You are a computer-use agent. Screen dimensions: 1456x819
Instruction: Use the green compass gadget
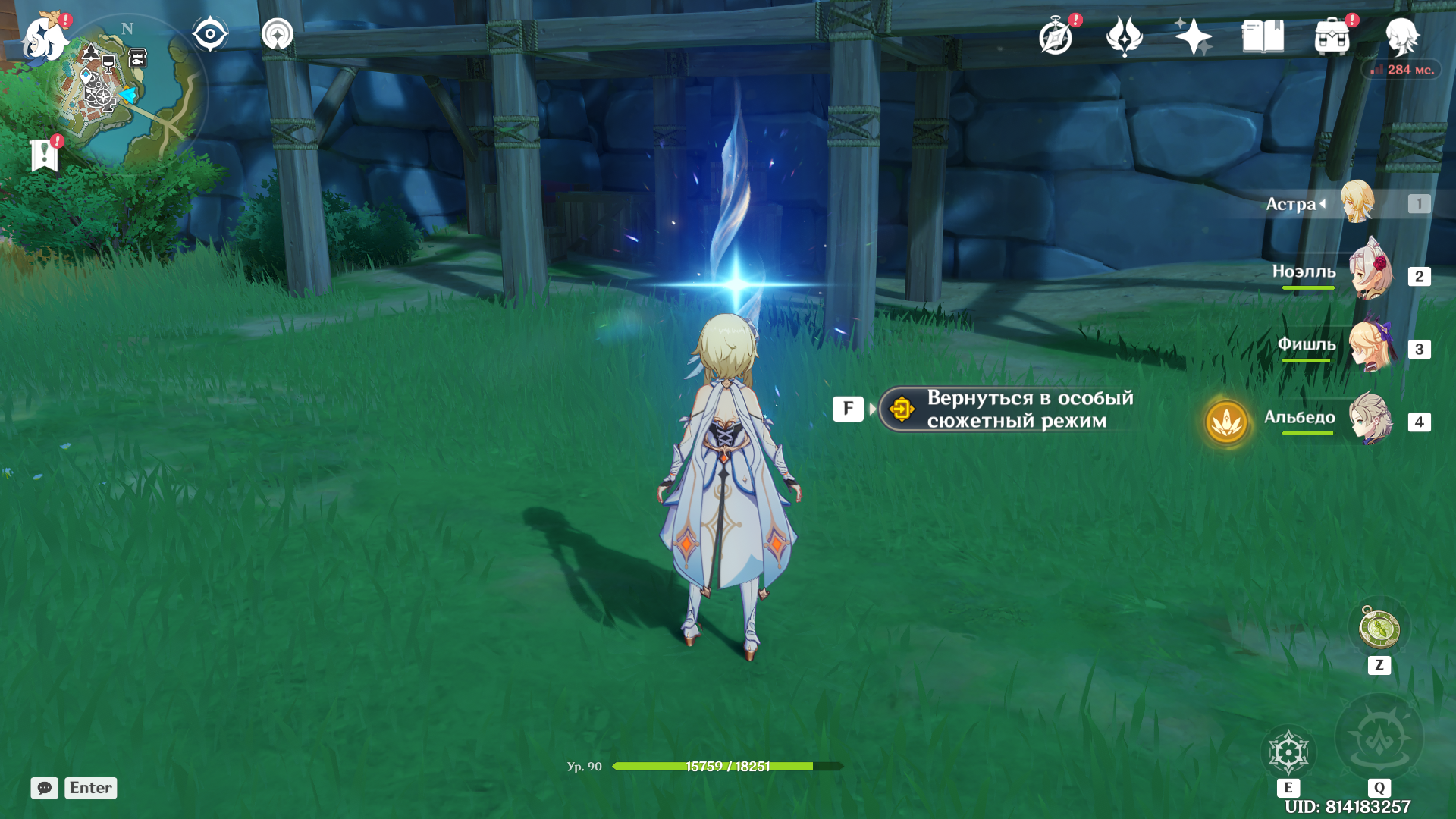pos(1379,629)
